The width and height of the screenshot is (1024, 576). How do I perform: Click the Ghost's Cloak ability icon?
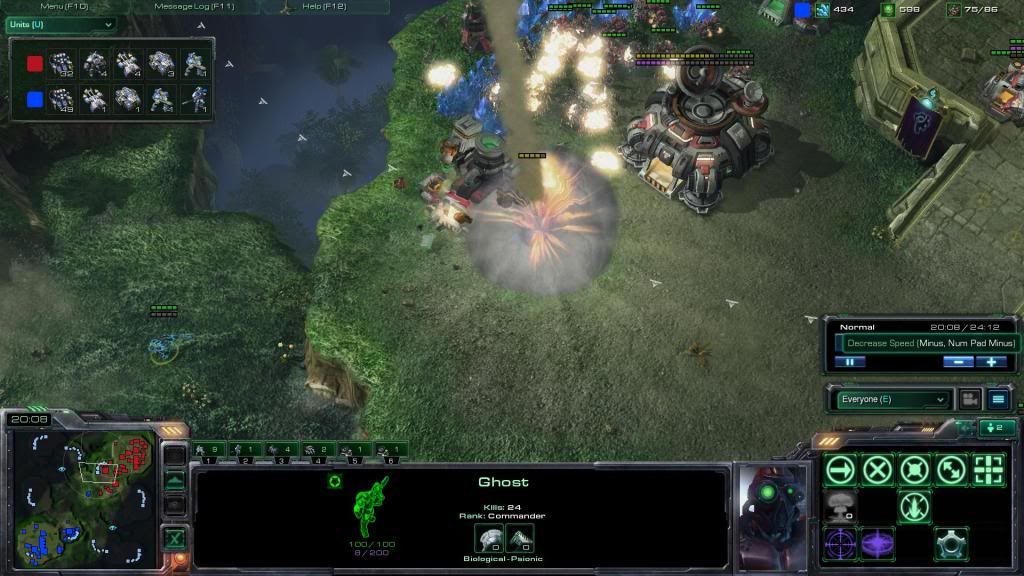click(951, 543)
